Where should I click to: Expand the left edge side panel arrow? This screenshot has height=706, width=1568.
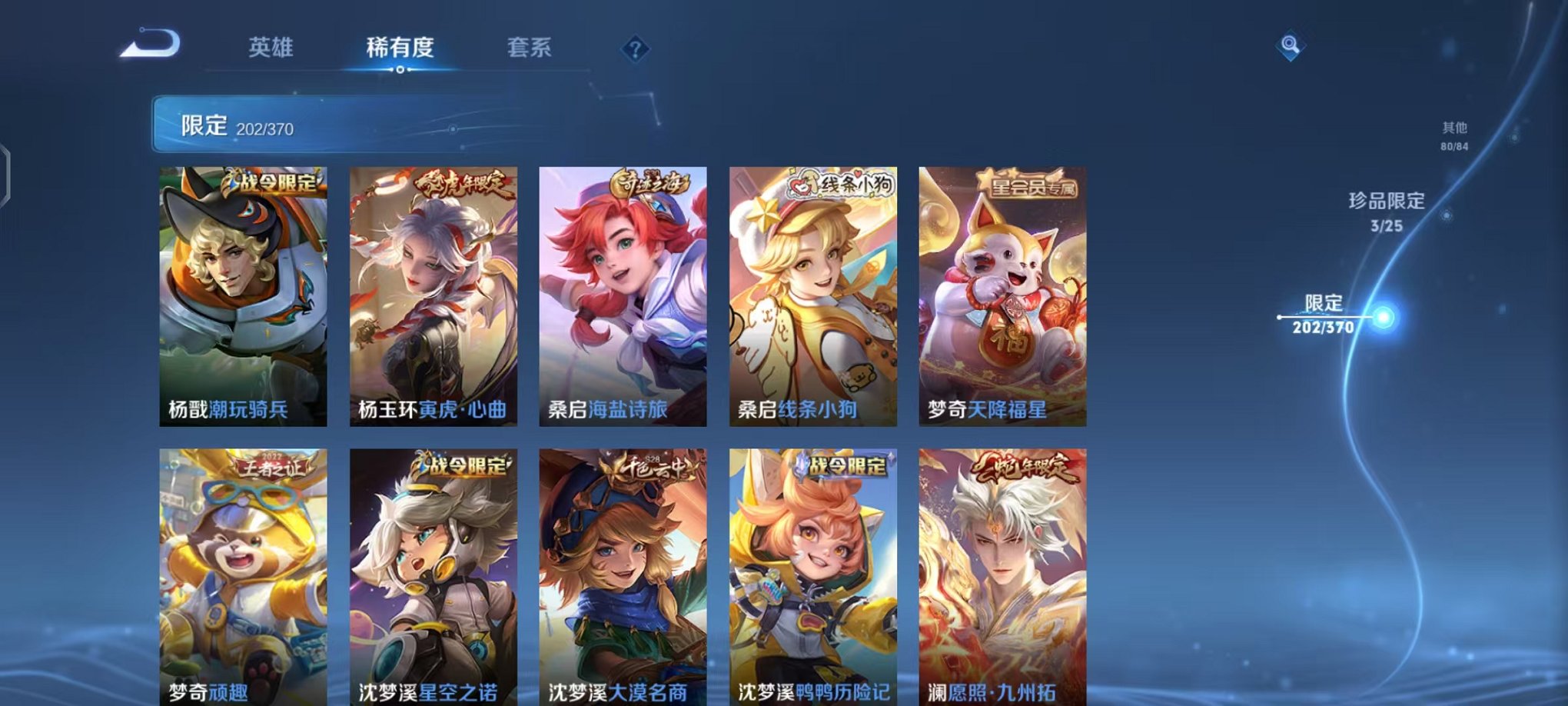[x=8, y=171]
